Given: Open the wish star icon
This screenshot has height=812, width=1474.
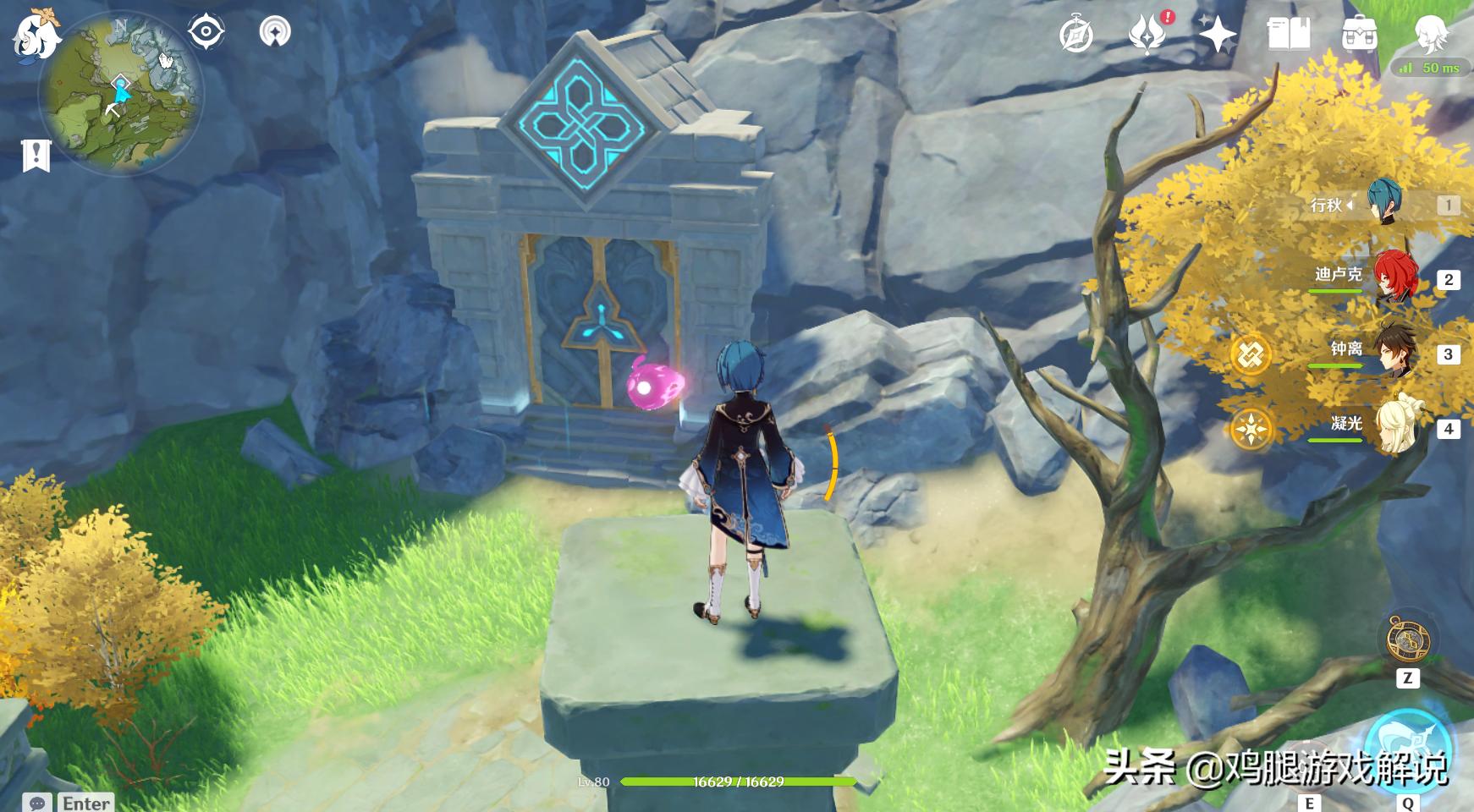Looking at the screenshot, I should tap(1218, 36).
